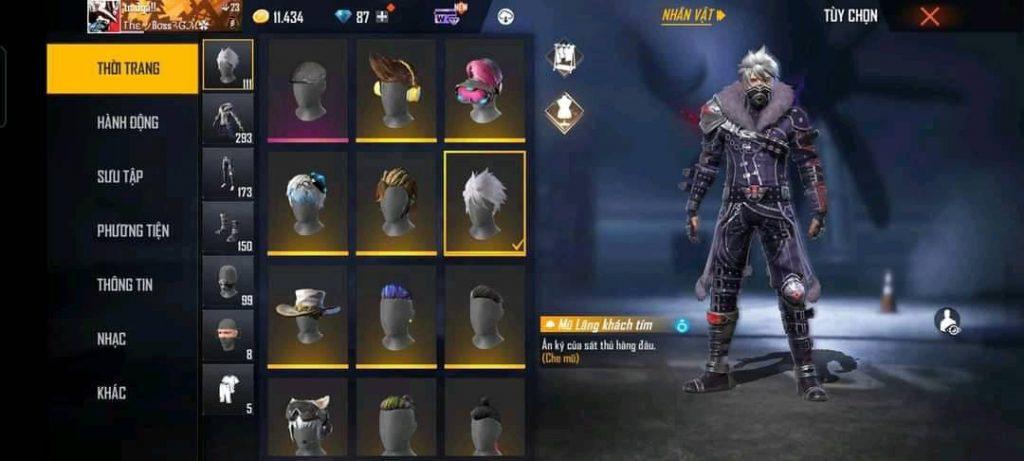Open the Nhạc section
The height and width of the screenshot is (461, 1024).
click(112, 339)
